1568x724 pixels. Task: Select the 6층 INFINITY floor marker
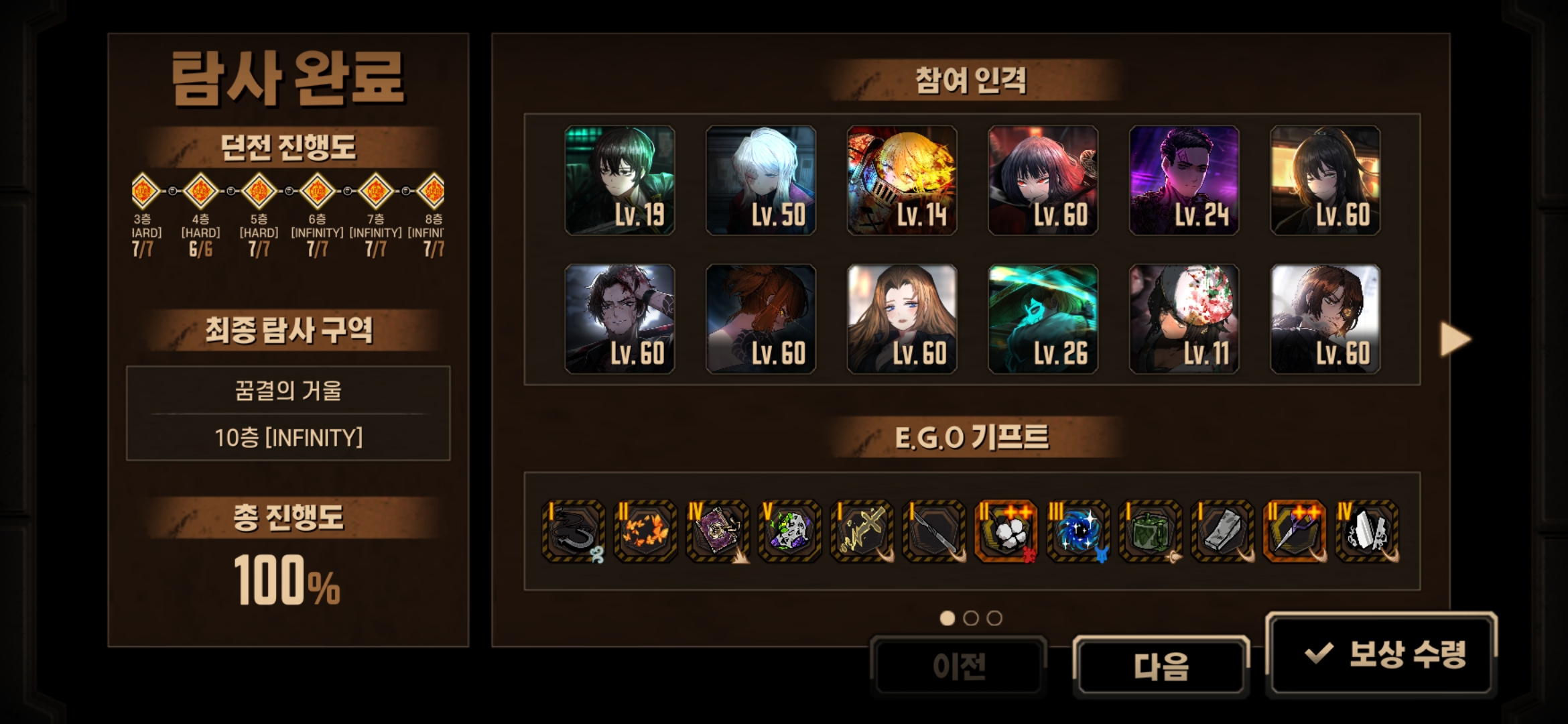317,192
